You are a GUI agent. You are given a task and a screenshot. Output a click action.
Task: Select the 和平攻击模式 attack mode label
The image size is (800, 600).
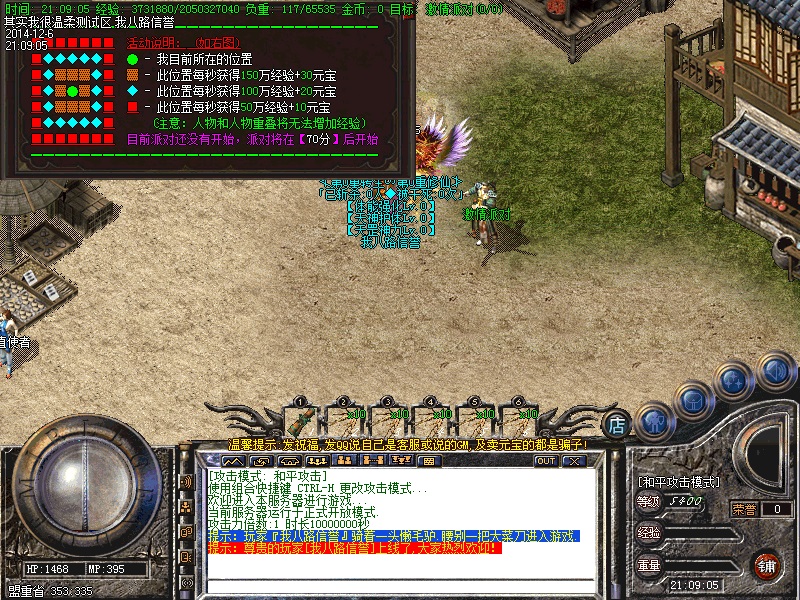[678, 481]
